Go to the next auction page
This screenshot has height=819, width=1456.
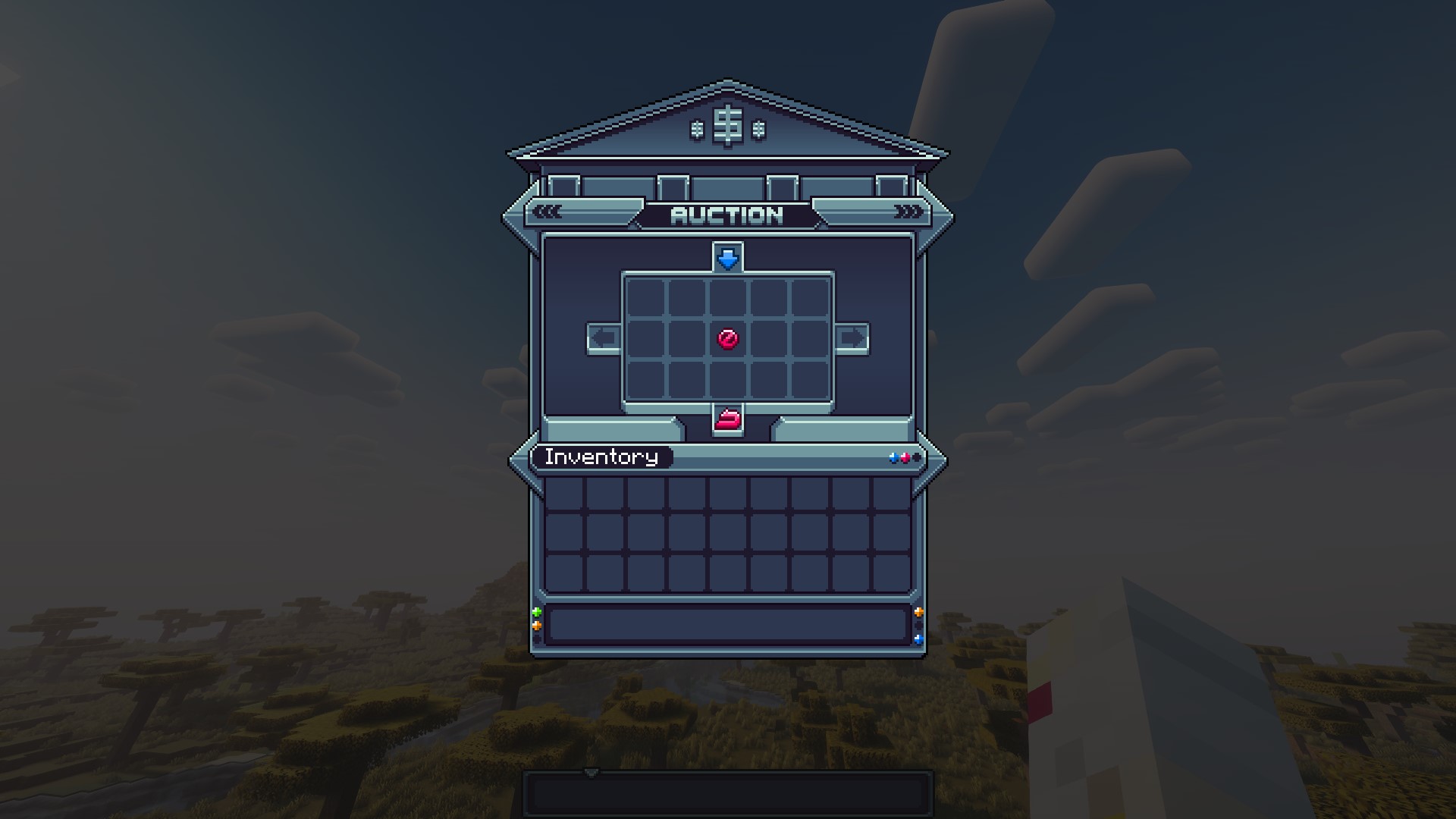[x=851, y=338]
